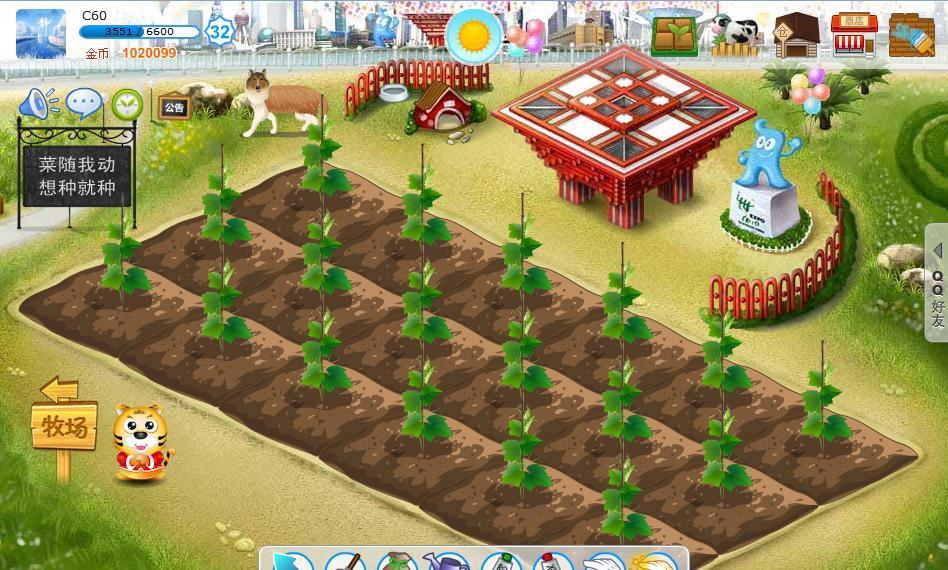Select the shovel tool
This screenshot has width=948, height=570.
point(345,561)
